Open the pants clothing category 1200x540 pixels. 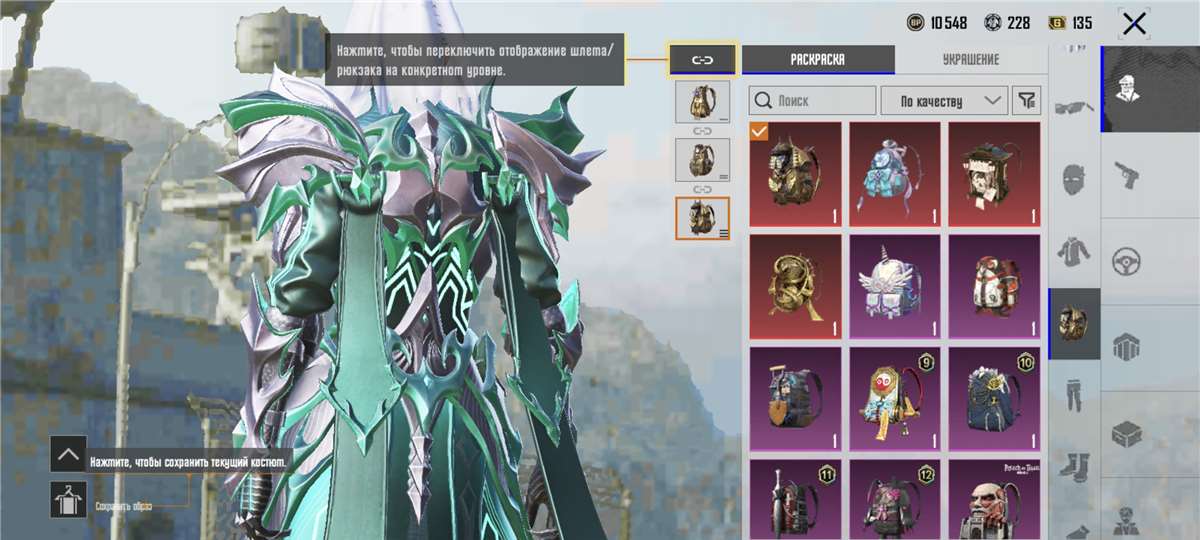(x=1075, y=392)
